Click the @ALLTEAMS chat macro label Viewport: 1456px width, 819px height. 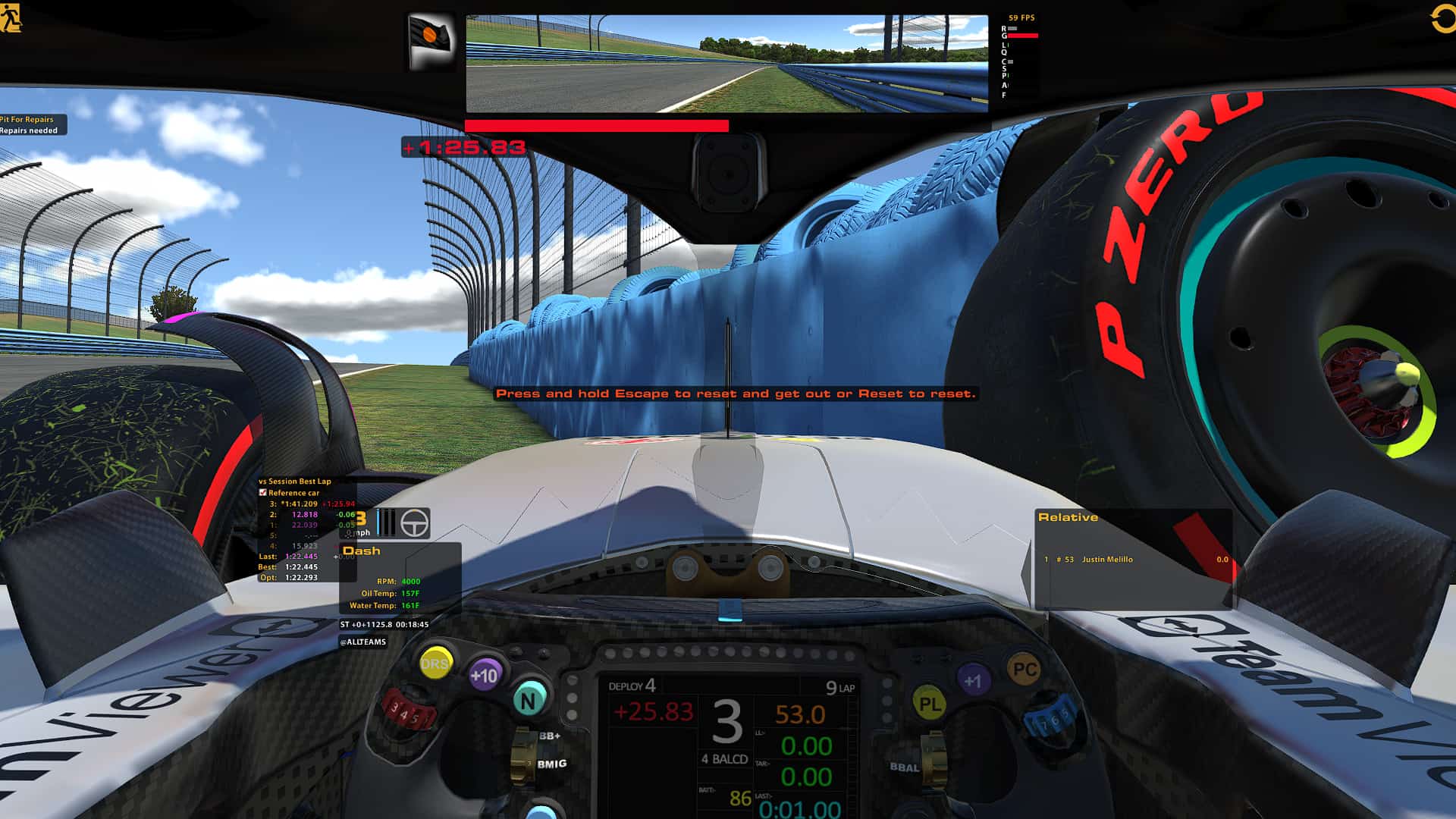363,641
